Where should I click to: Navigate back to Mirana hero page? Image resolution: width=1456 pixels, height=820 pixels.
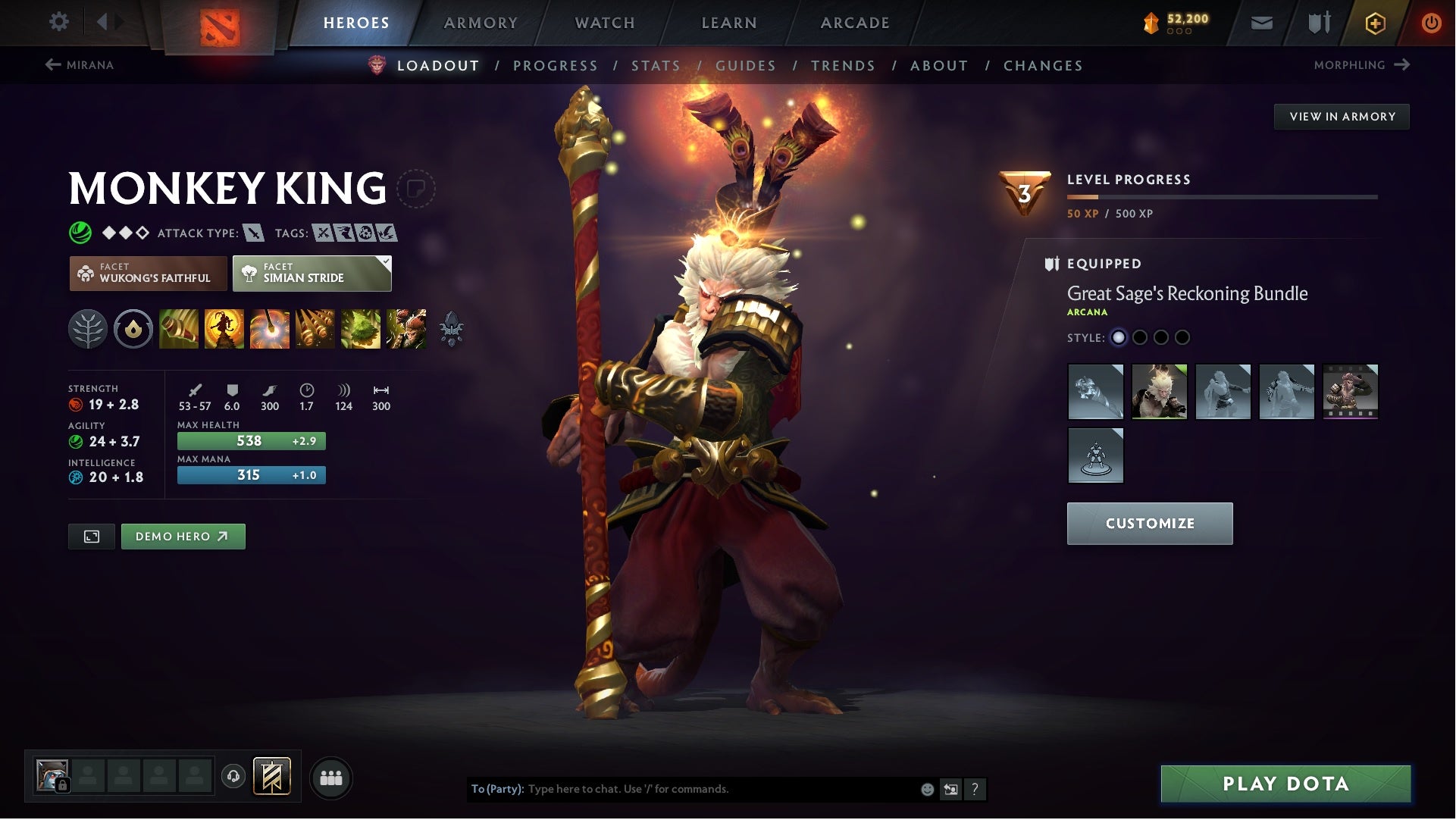80,65
